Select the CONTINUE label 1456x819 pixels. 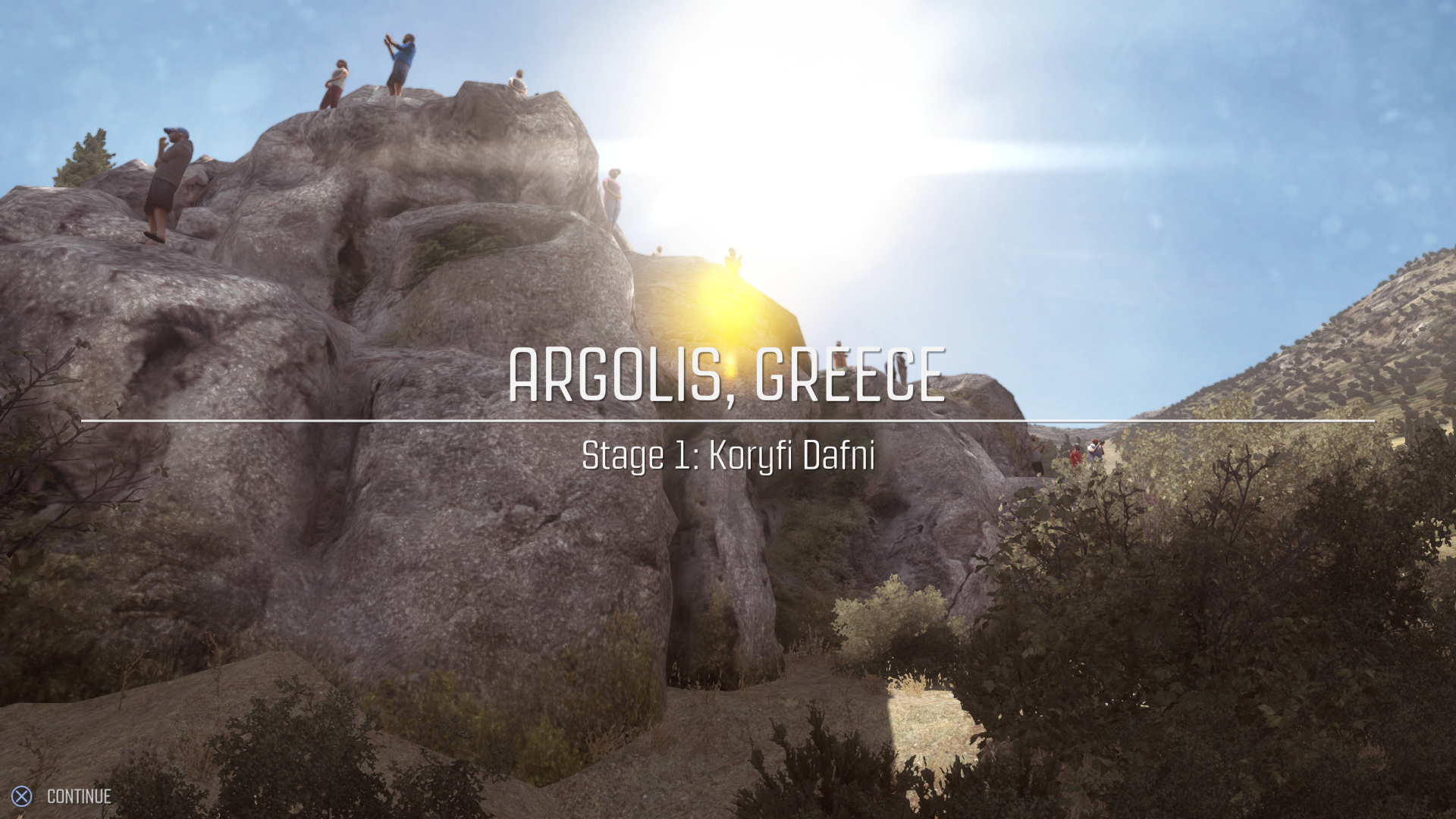click(x=78, y=796)
